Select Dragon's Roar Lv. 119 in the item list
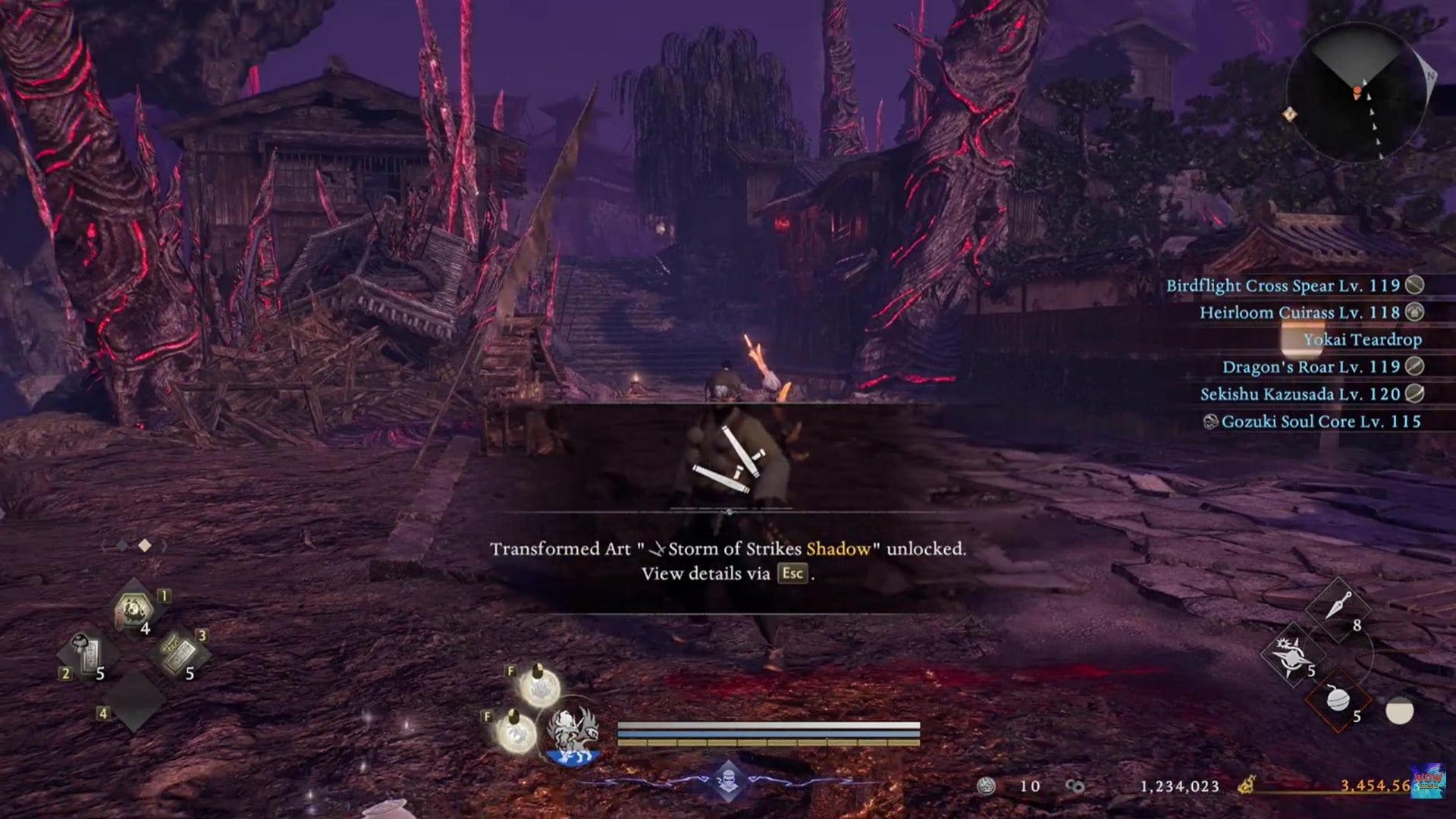Image resolution: width=1456 pixels, height=819 pixels. point(1320,366)
